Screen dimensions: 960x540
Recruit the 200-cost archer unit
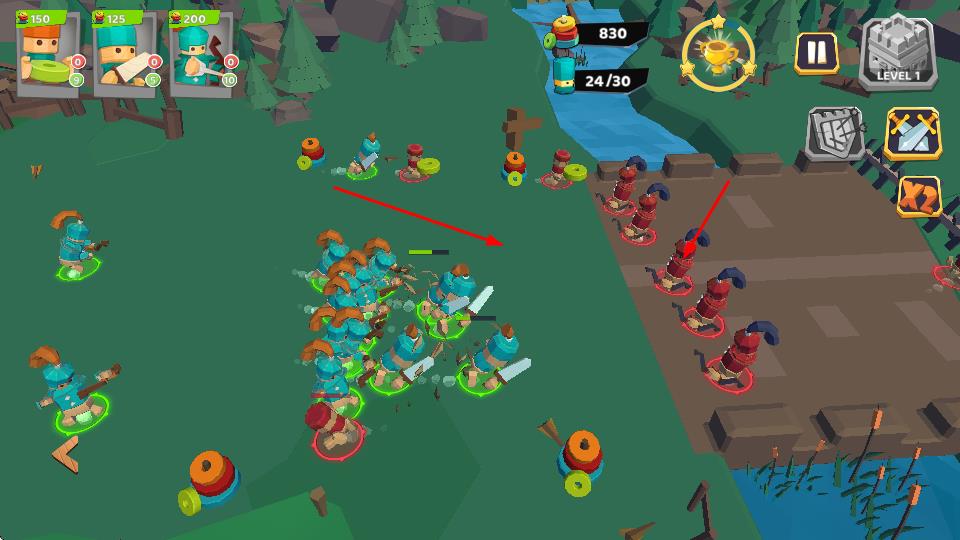click(x=201, y=54)
